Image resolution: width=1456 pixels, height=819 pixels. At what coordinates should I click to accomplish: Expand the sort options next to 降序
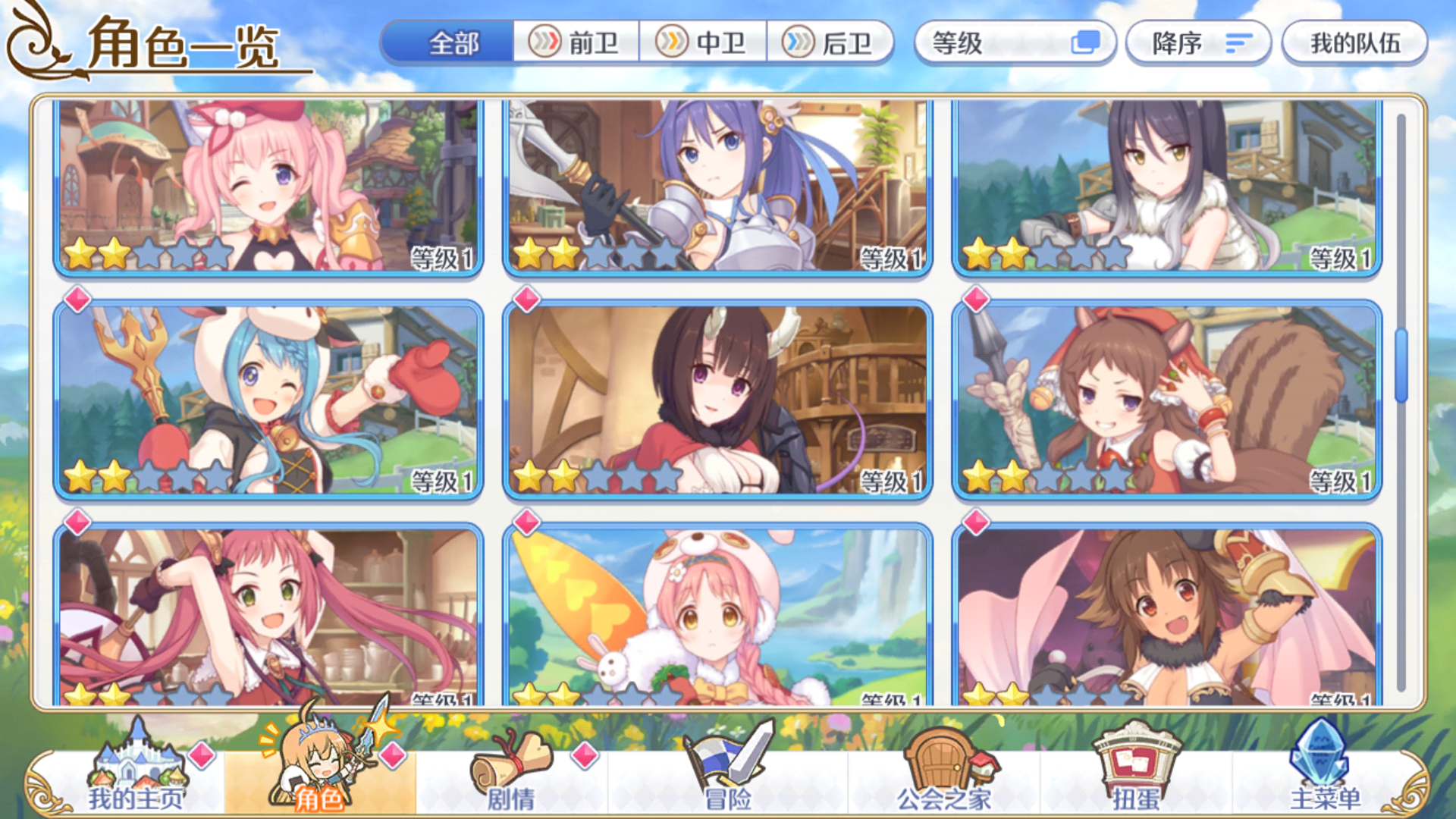pyautogui.click(x=1236, y=44)
